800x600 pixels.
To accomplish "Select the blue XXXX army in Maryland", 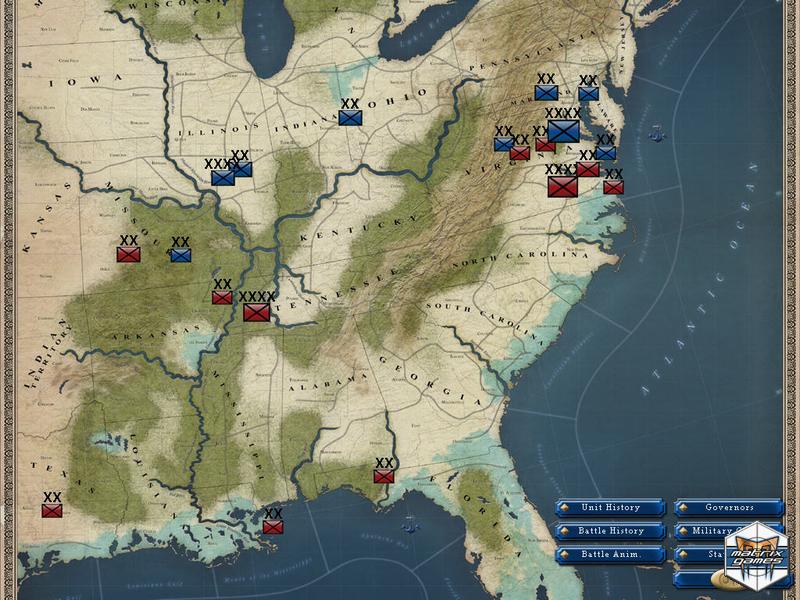I will 563,131.
